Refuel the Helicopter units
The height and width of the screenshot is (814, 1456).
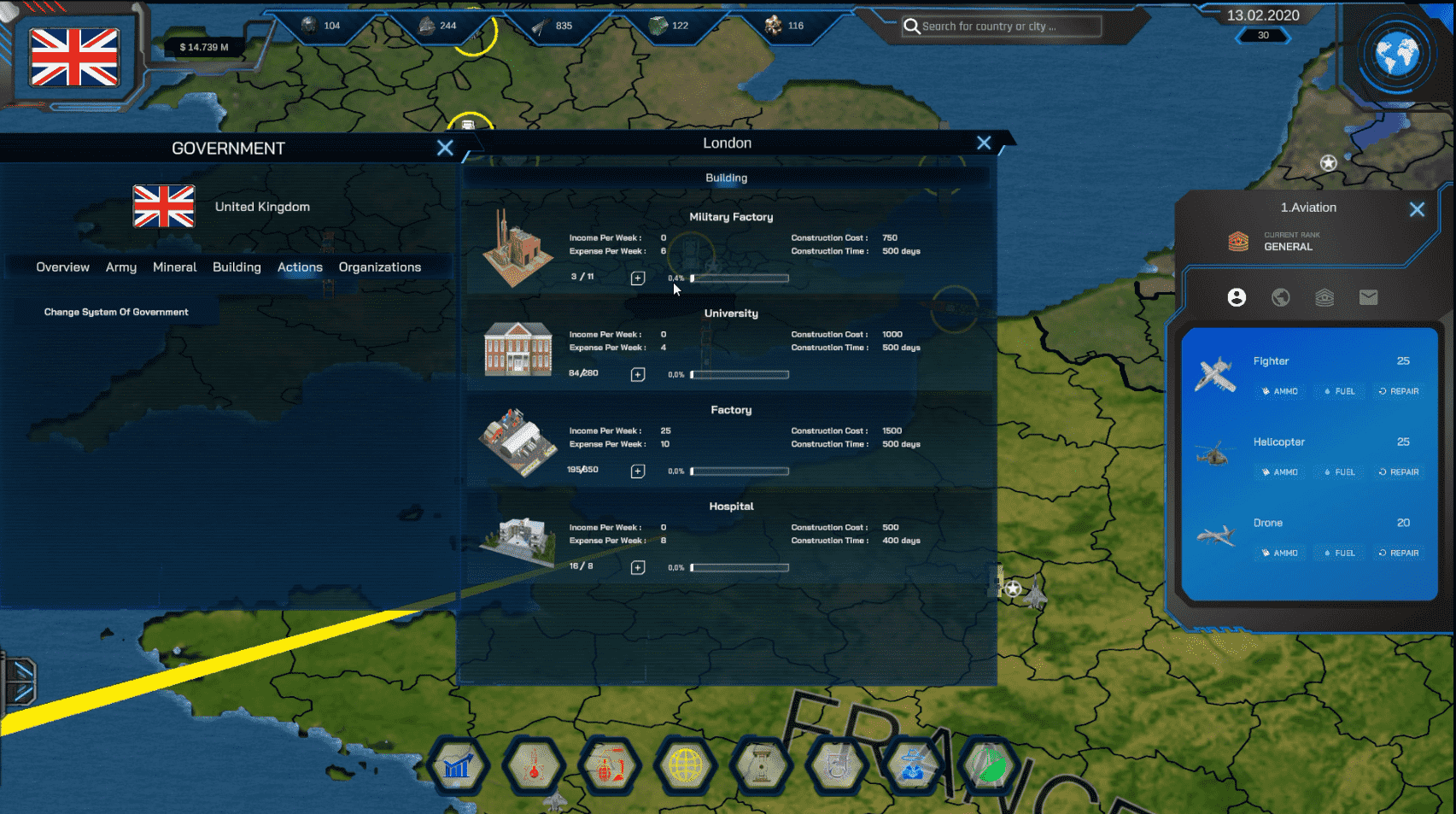tap(1339, 472)
